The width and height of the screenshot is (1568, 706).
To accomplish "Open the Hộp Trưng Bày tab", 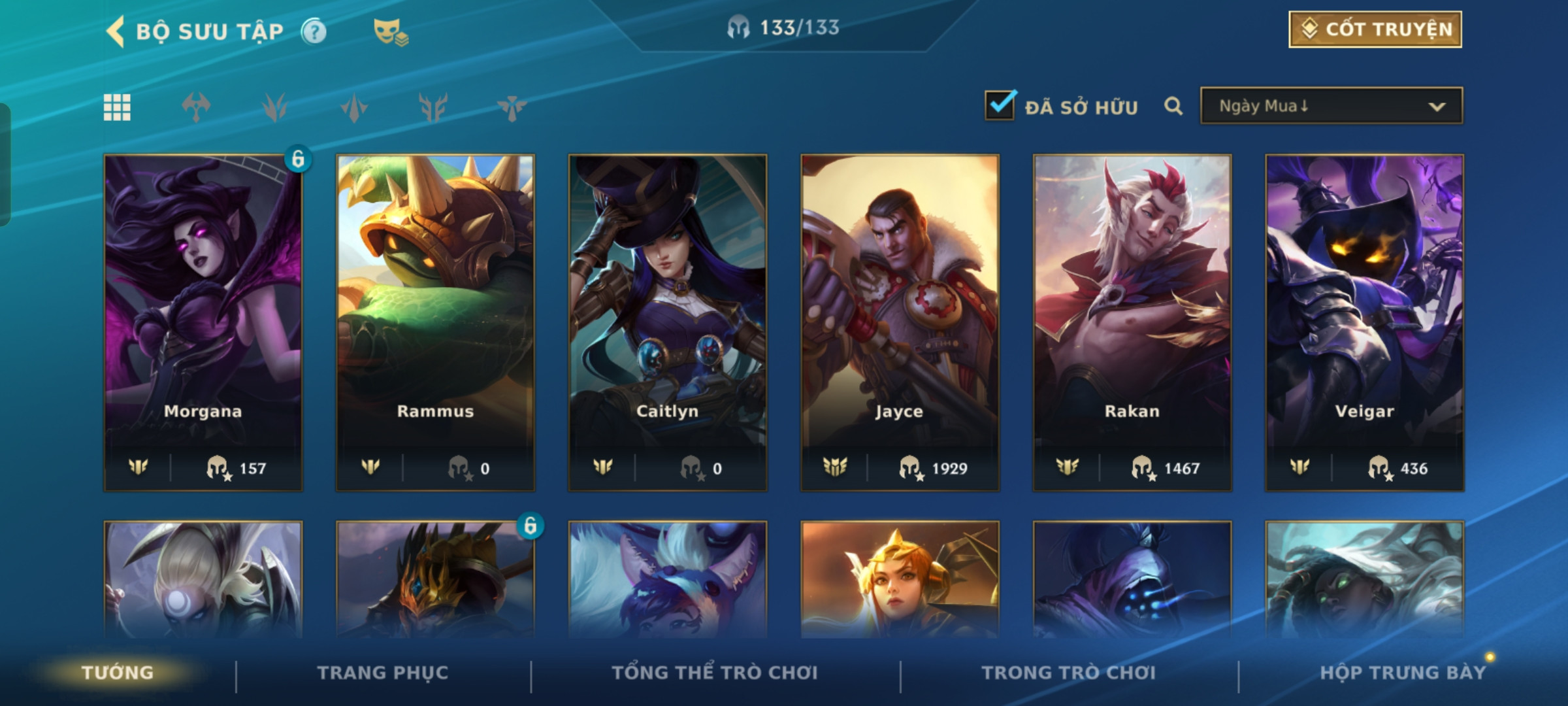I will tap(1402, 673).
